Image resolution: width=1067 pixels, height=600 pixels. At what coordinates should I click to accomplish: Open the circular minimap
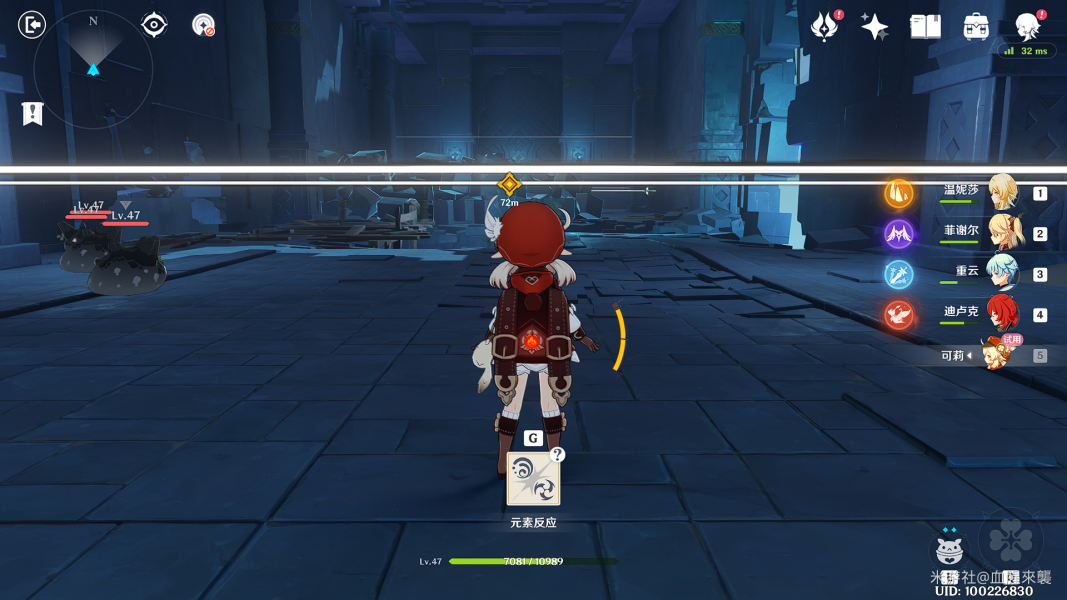pyautogui.click(x=93, y=70)
